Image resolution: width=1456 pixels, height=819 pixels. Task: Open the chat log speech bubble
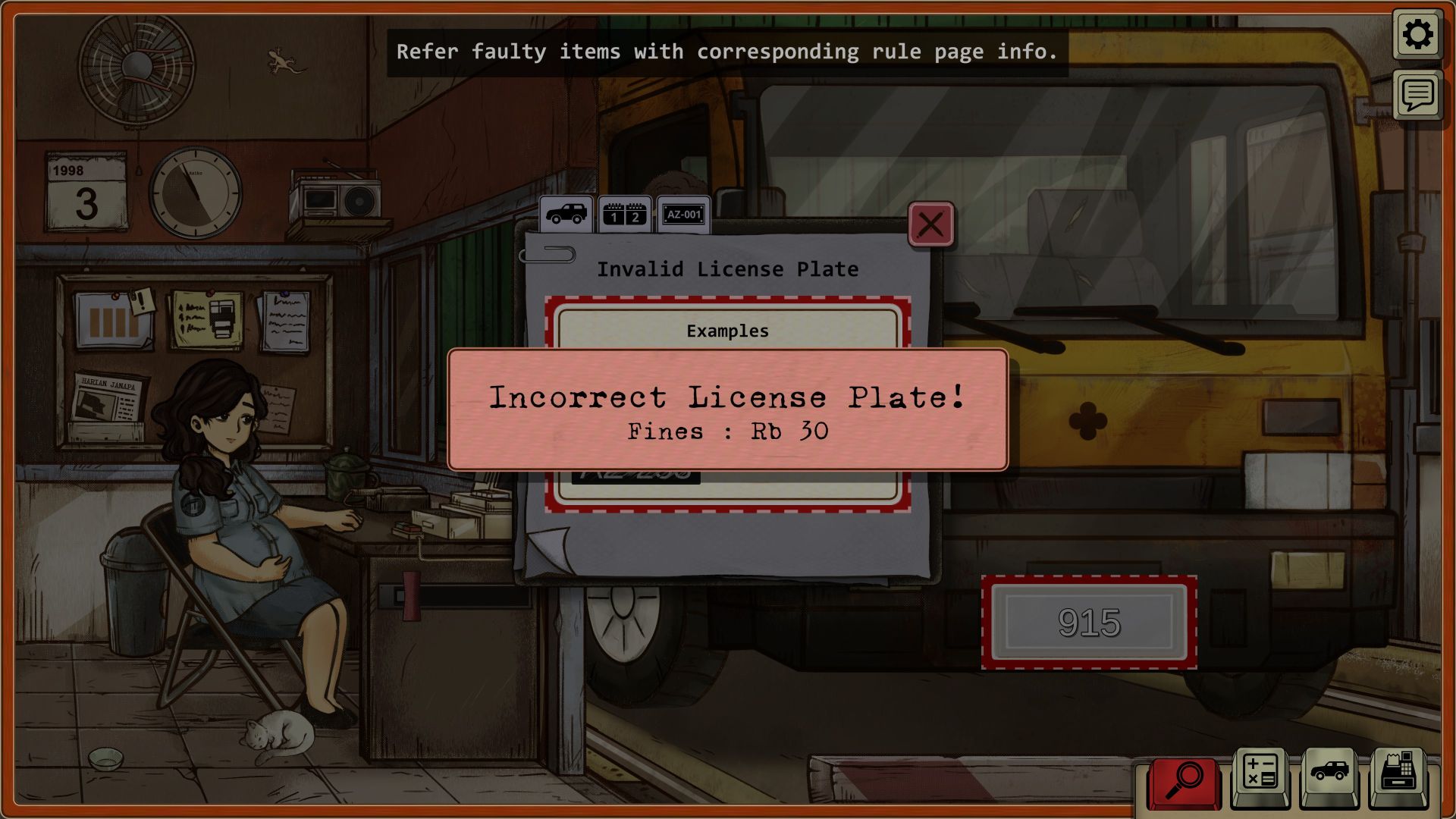[x=1417, y=96]
